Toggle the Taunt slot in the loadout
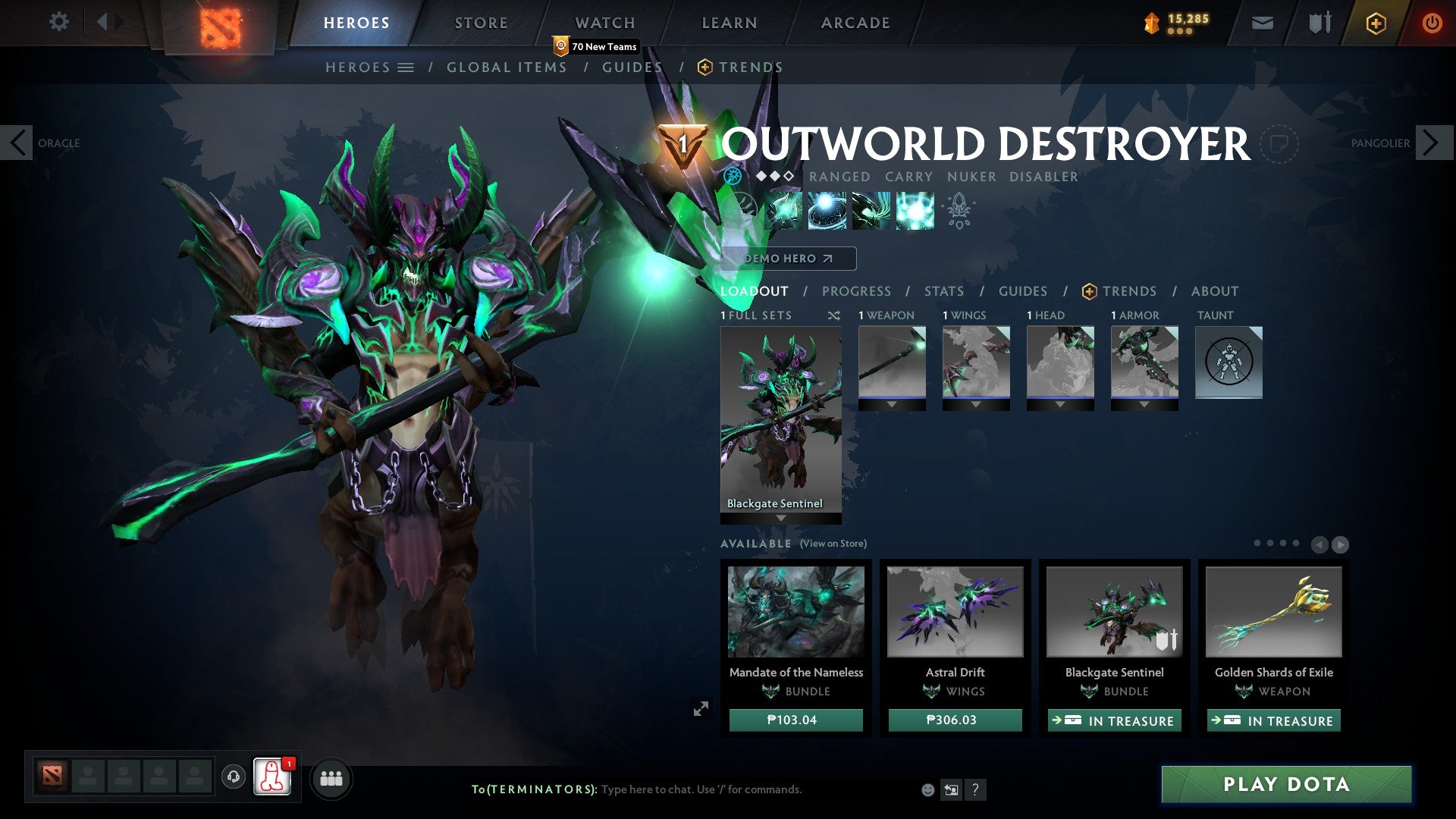 (1228, 362)
